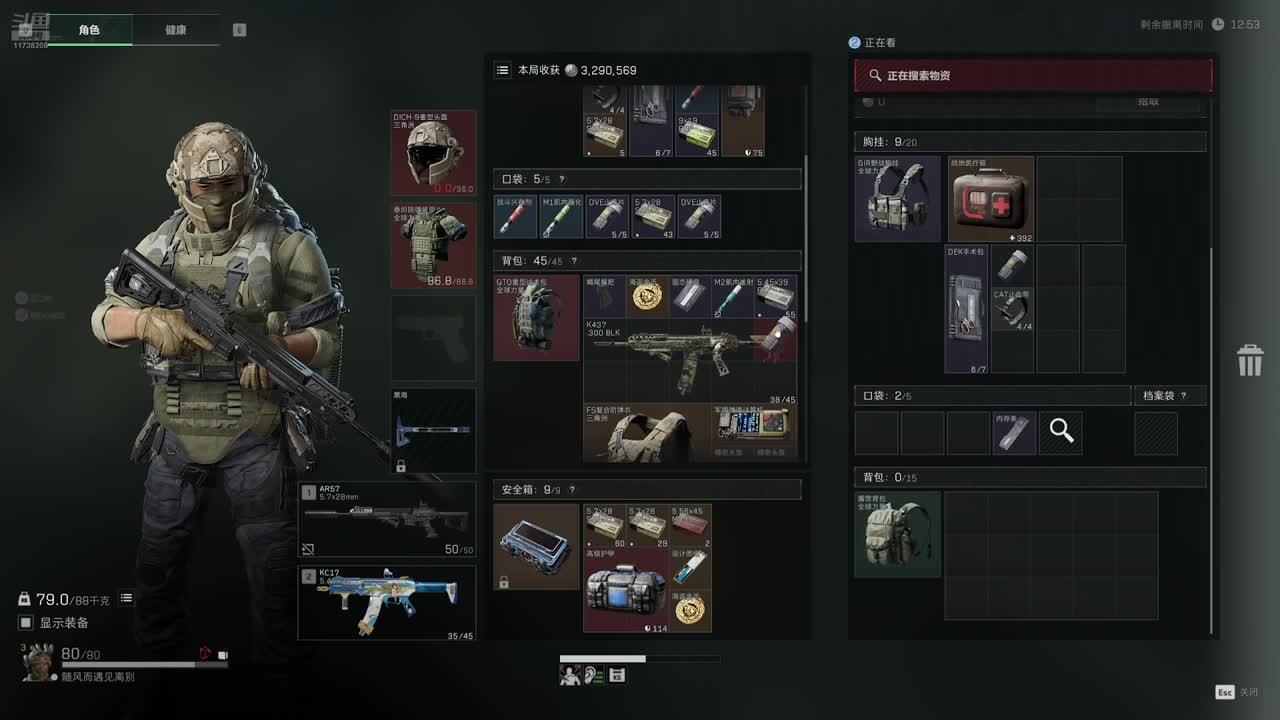
Task: Switch to the 健康 tab
Action: click(x=175, y=30)
